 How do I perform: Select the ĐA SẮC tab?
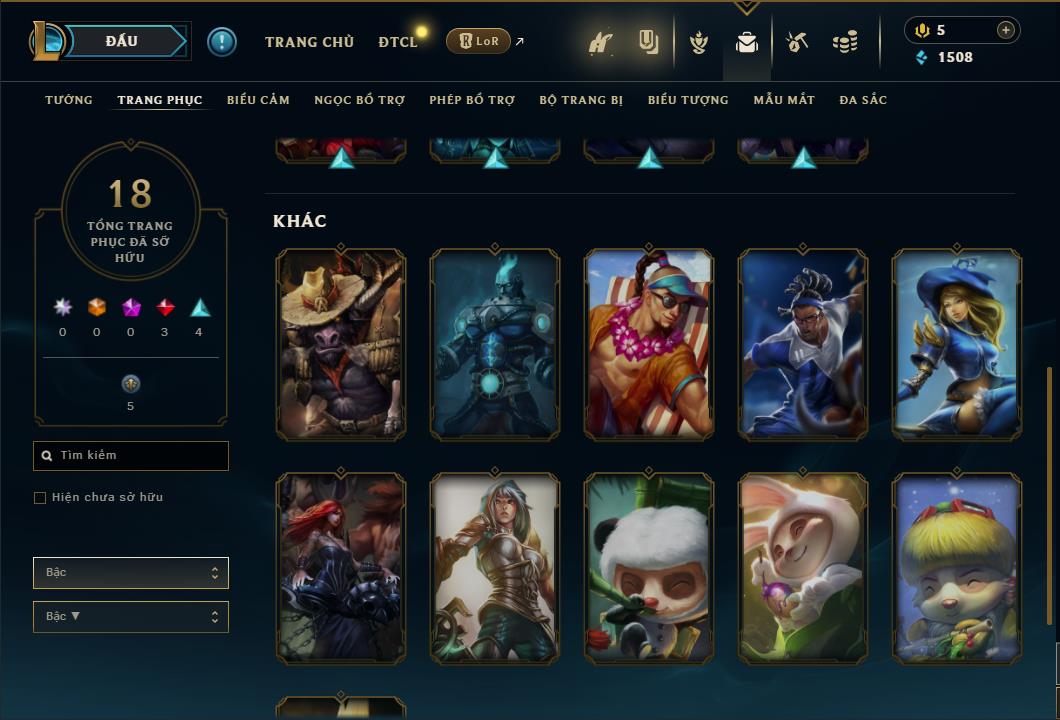863,100
